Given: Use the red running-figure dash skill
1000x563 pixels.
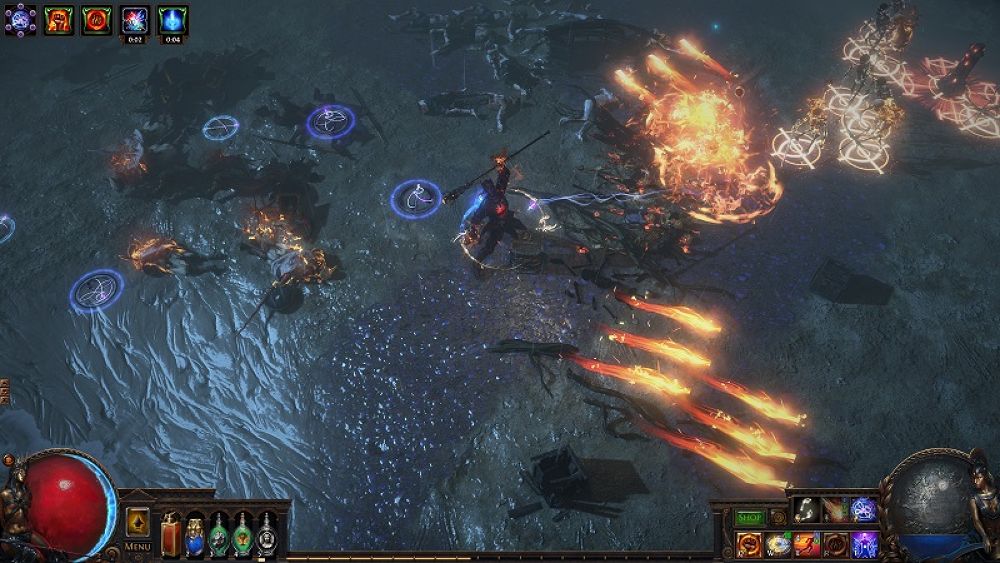Looking at the screenshot, I should 807,545.
